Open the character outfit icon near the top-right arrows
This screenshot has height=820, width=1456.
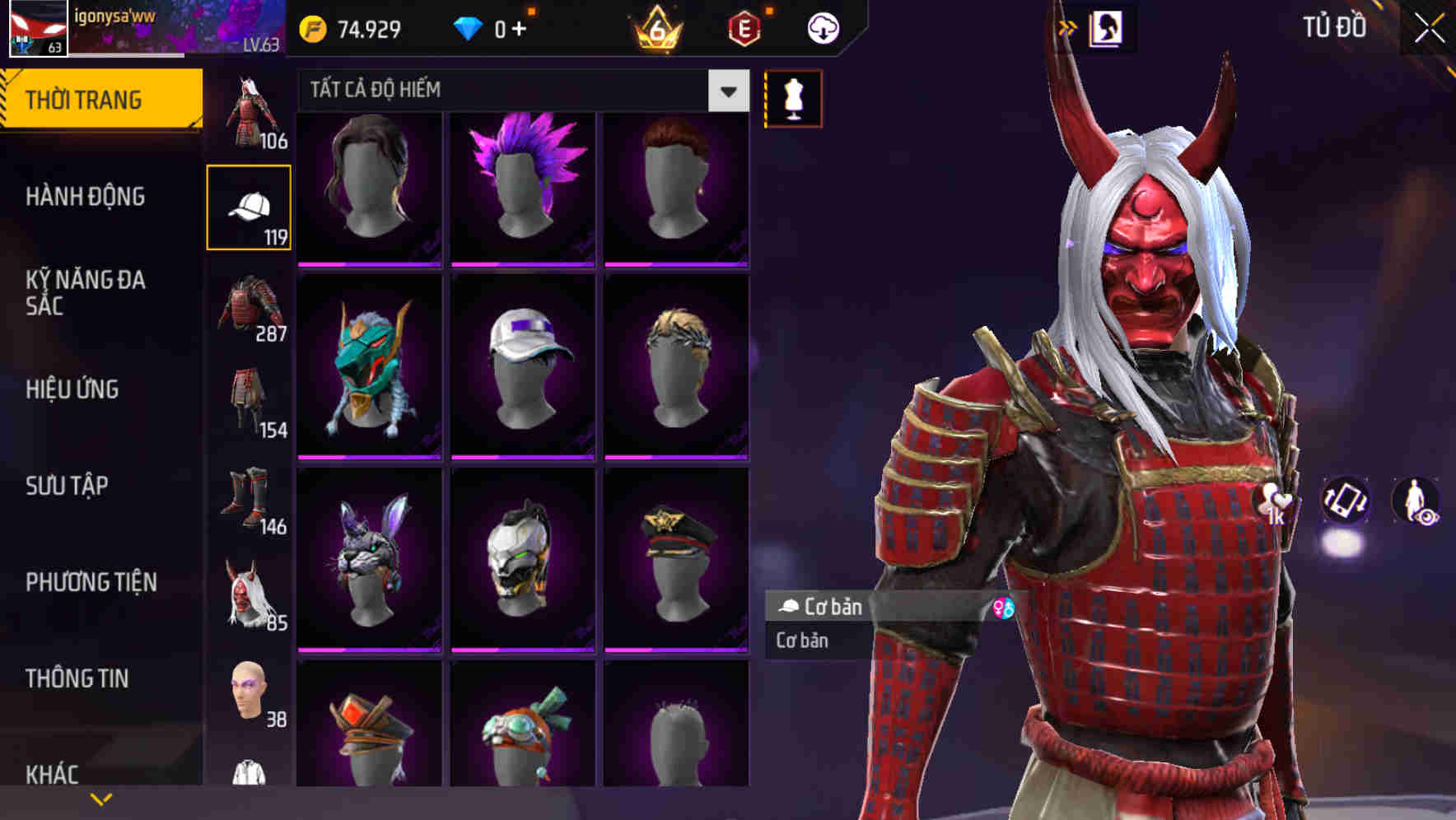1108,27
